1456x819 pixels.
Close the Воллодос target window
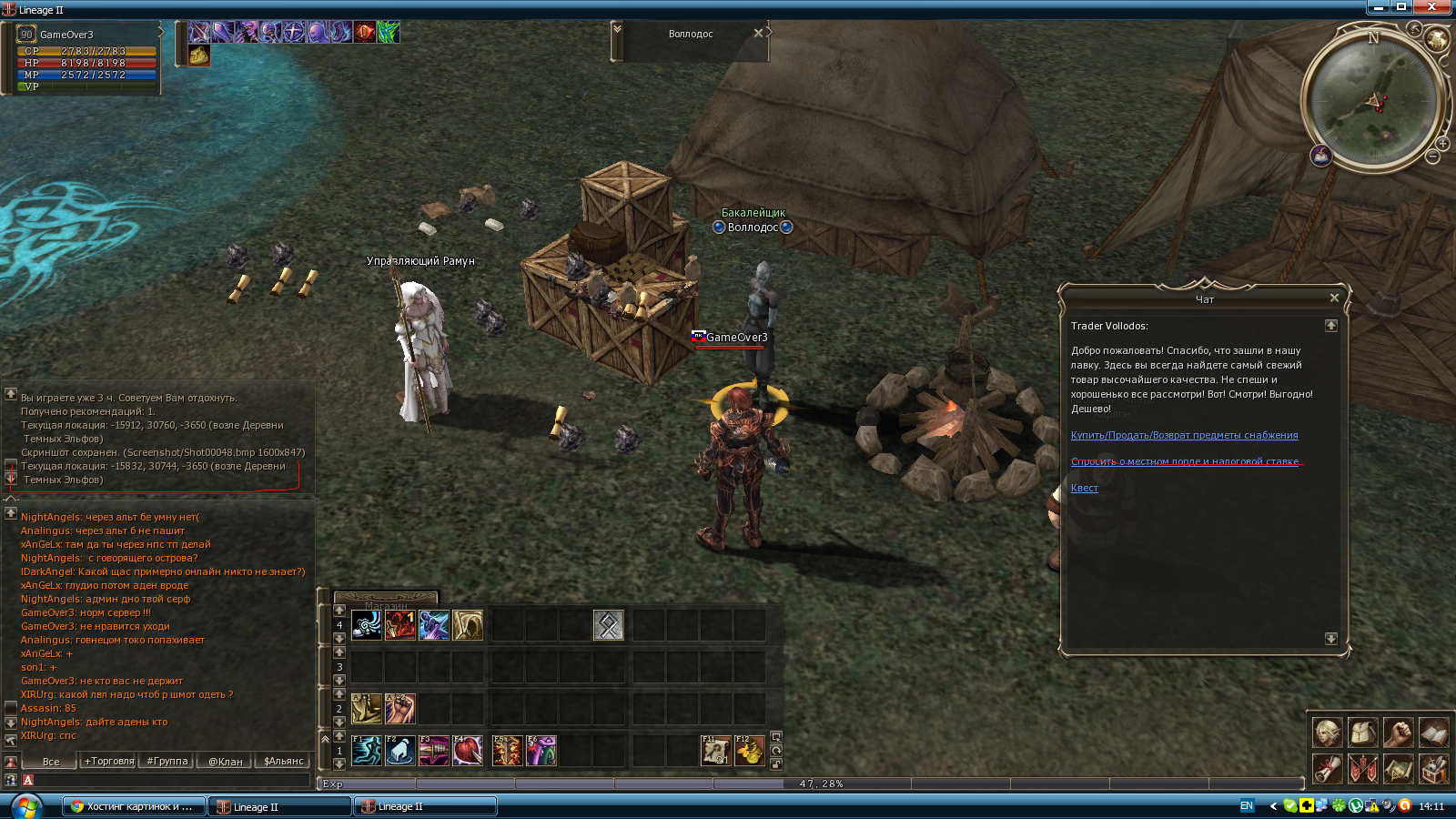pyautogui.click(x=758, y=33)
